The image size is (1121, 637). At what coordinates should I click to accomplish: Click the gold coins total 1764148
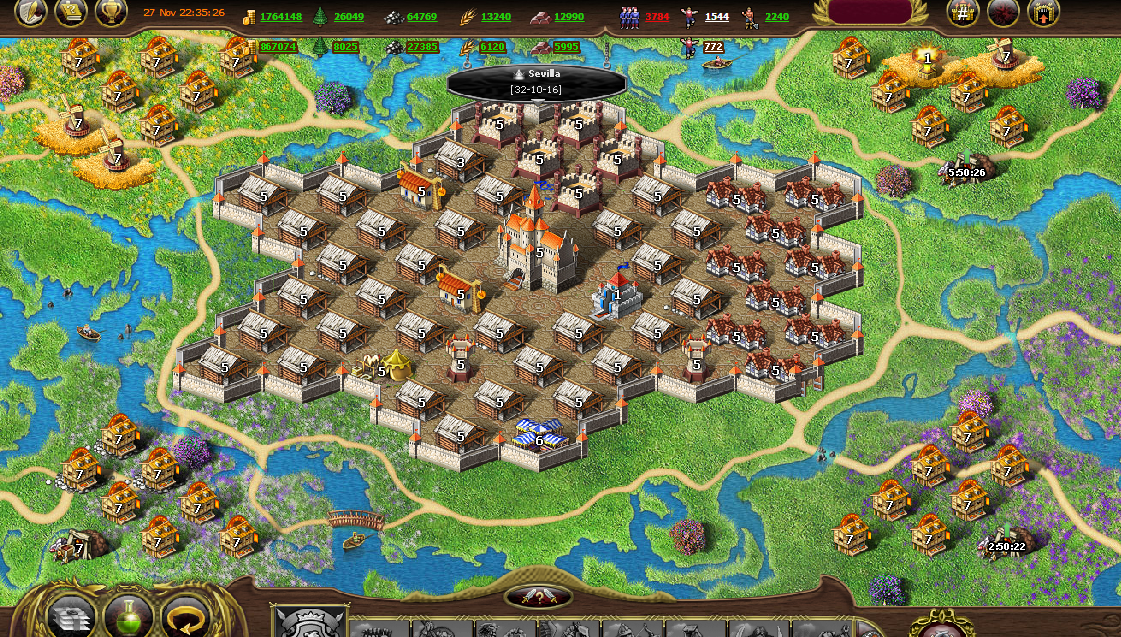pyautogui.click(x=280, y=17)
